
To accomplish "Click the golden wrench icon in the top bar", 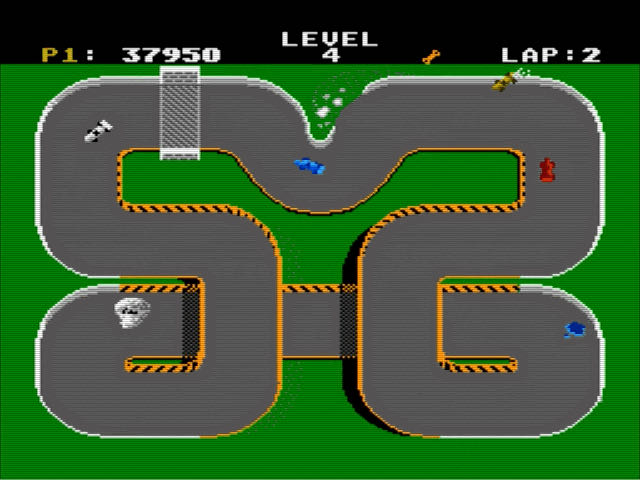I will tap(431, 57).
